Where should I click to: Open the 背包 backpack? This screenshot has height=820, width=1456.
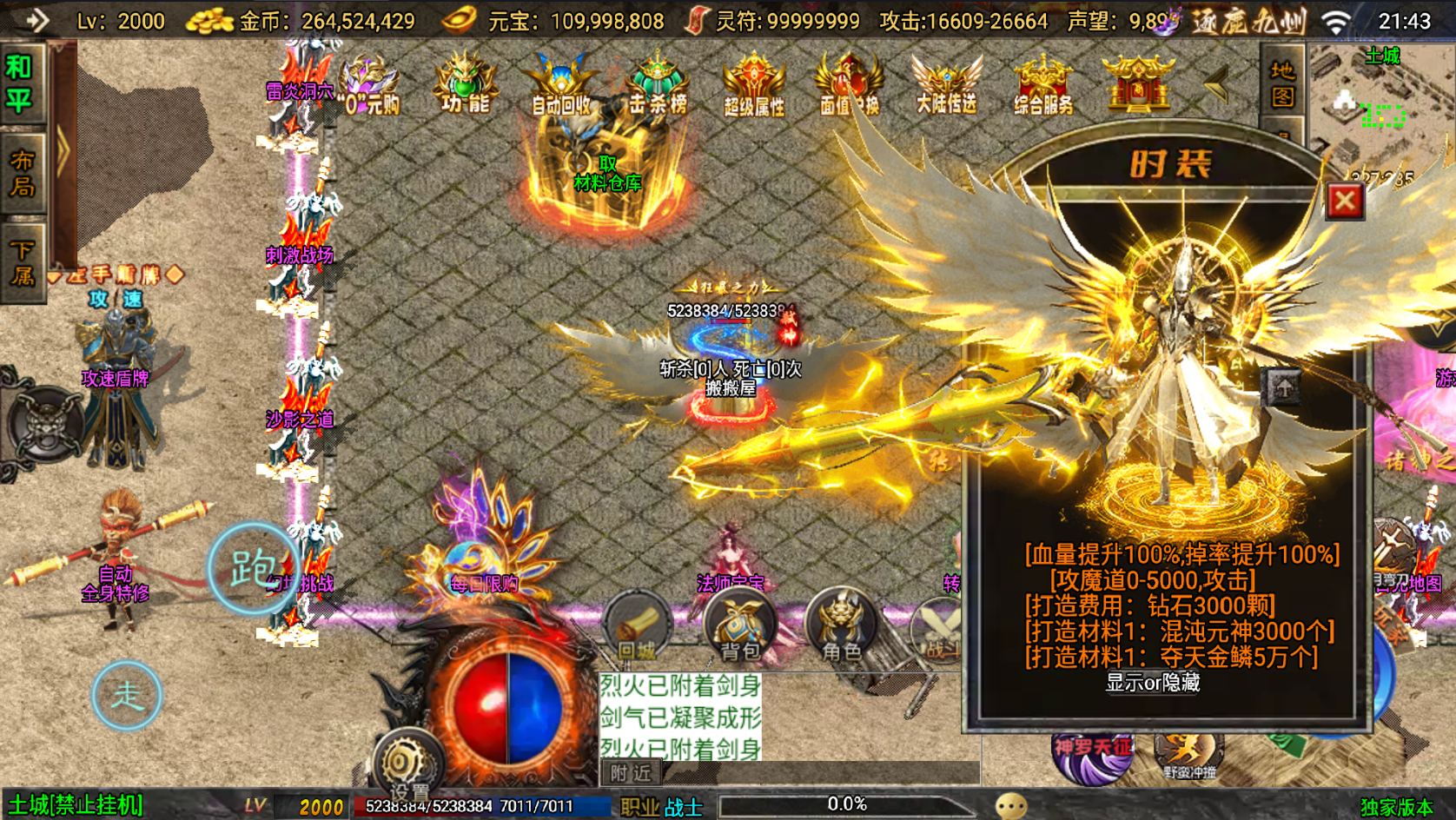click(x=738, y=625)
